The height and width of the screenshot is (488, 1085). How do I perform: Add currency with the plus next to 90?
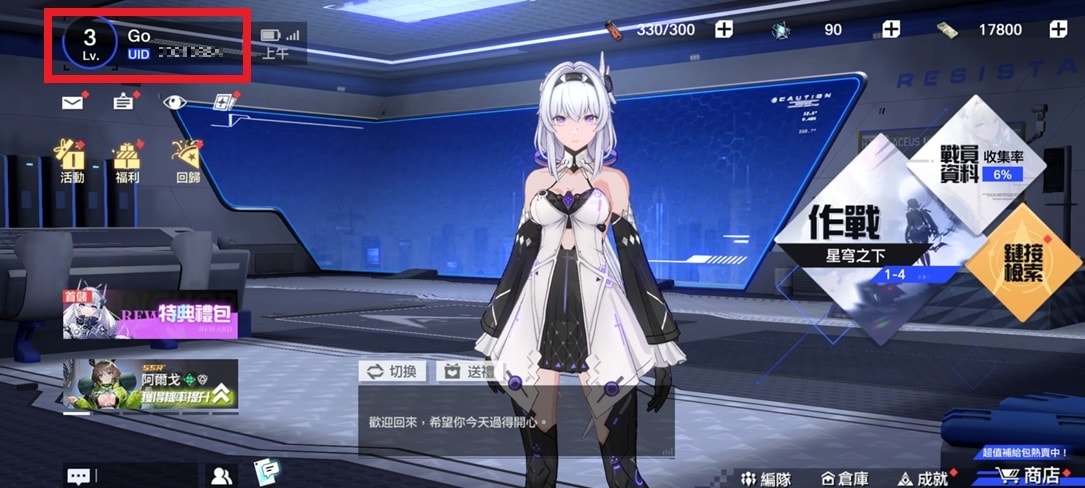pyautogui.click(x=888, y=30)
